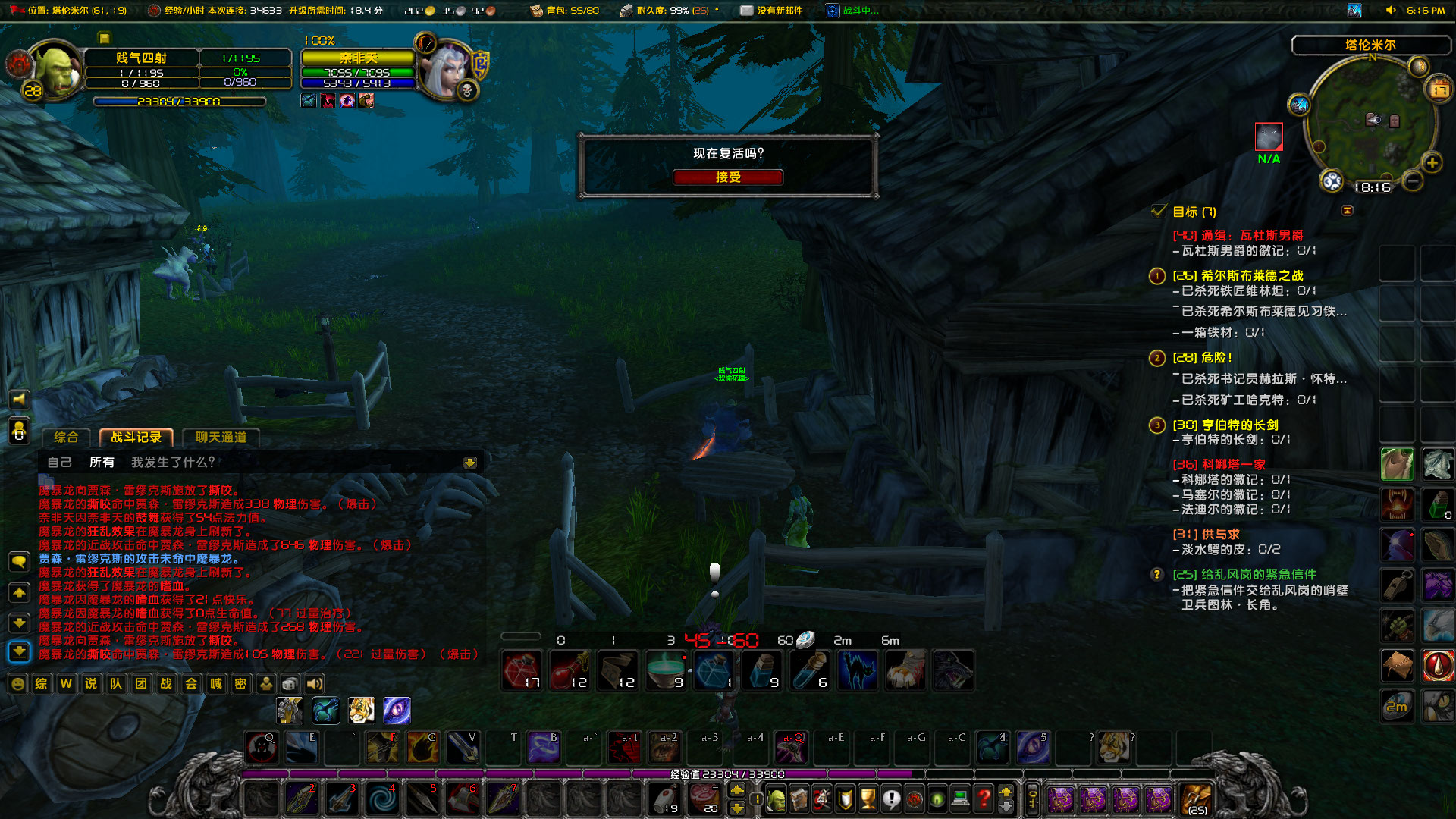Screen dimensions: 1456x819
Task: Click the minimap zoom-in plus button
Action: pyautogui.click(x=1432, y=162)
